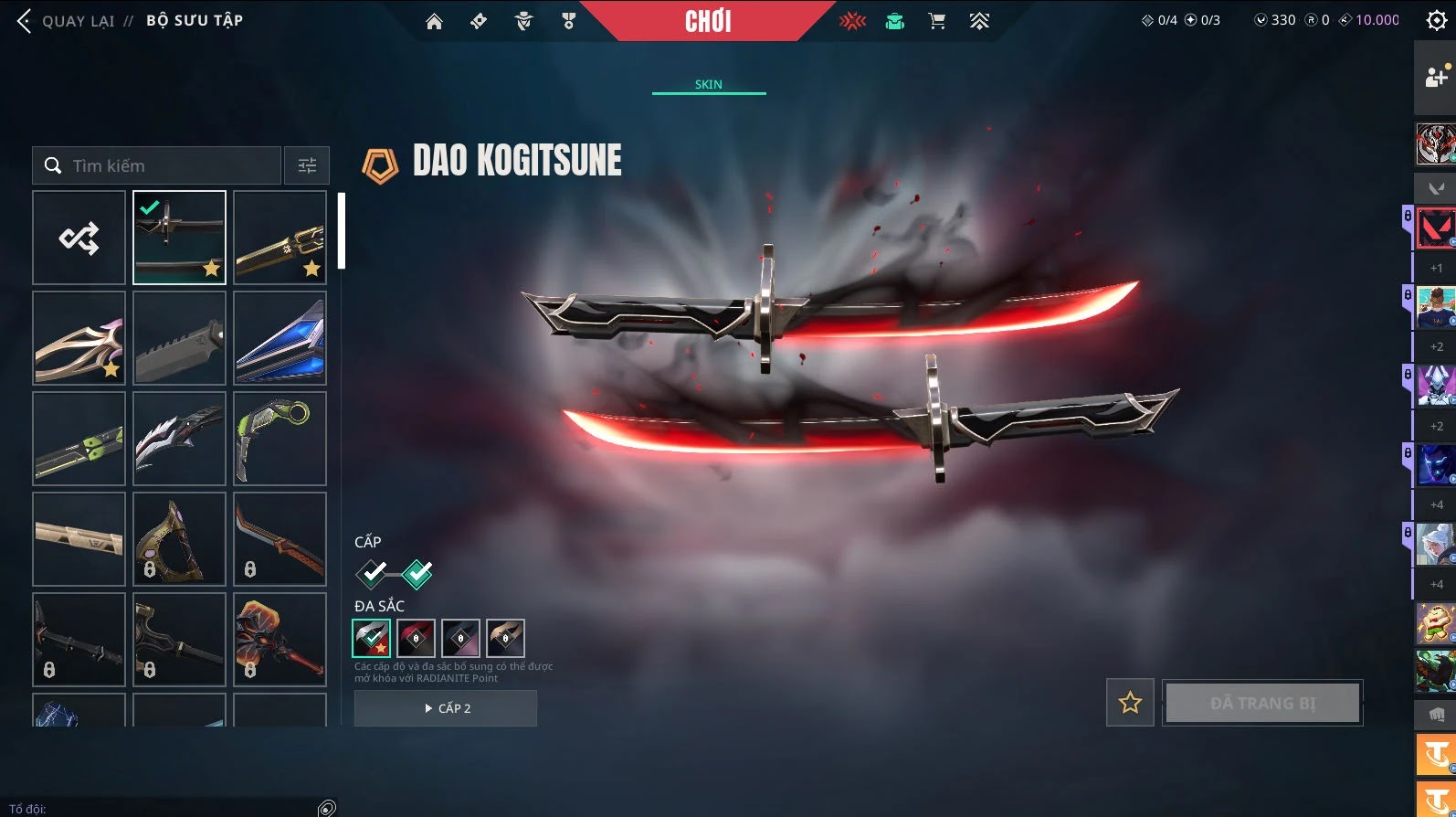Image resolution: width=1456 pixels, height=817 pixels.
Task: Choose the gold sword skin thumbnail
Action: point(280,238)
